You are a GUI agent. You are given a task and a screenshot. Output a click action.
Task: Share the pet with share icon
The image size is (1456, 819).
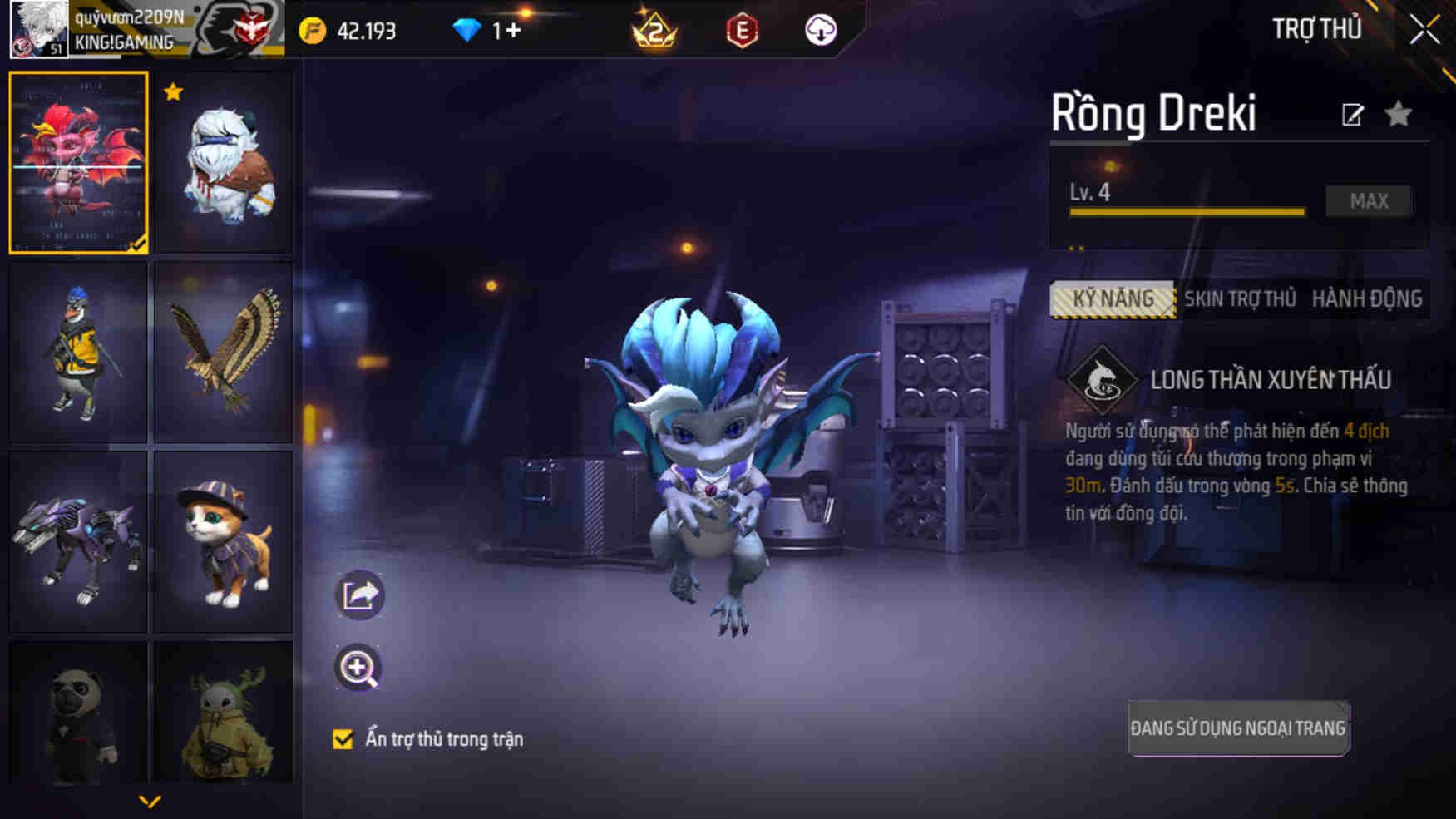point(359,595)
